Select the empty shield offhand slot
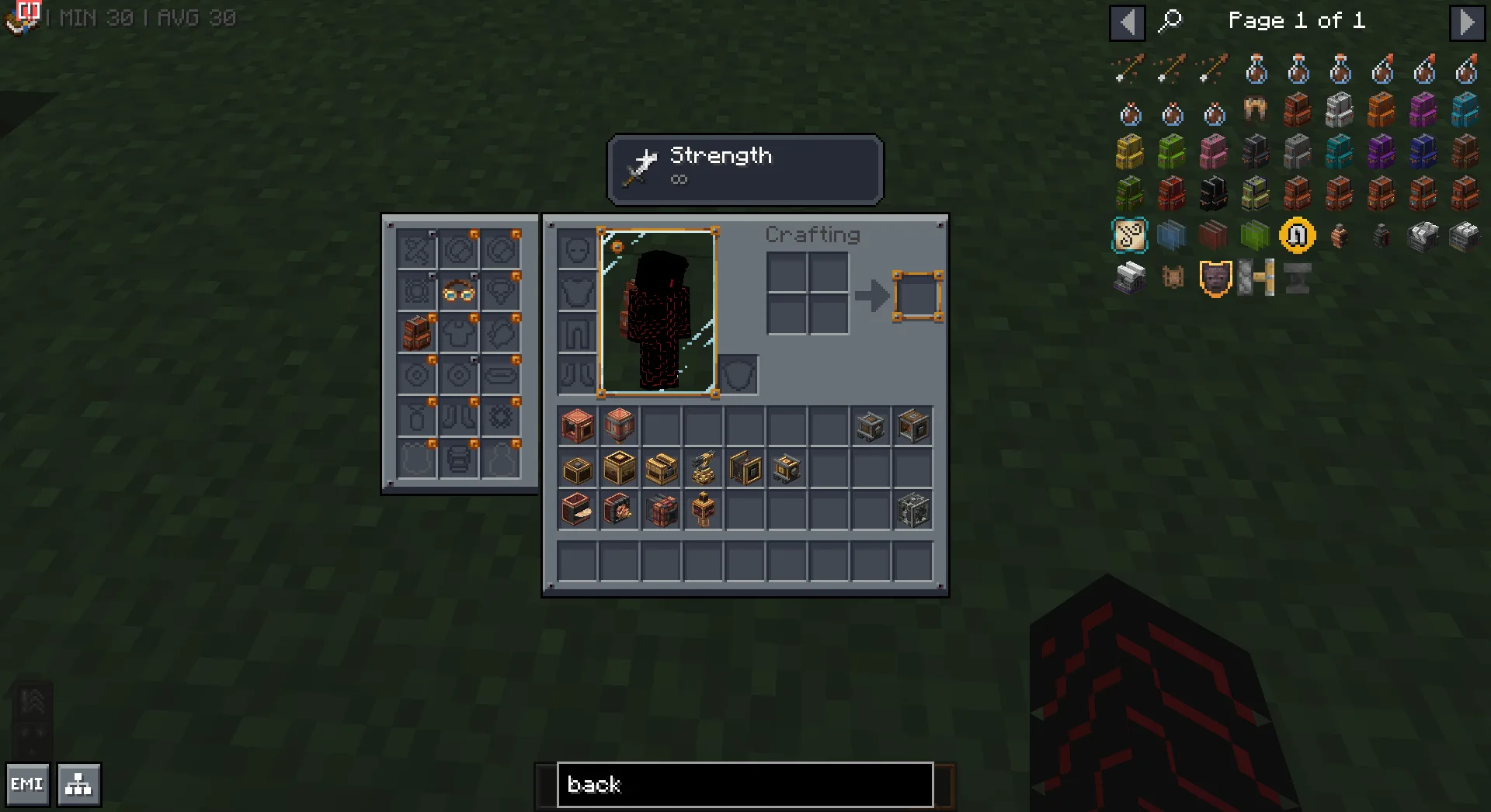This screenshot has width=1491, height=812. coord(738,376)
